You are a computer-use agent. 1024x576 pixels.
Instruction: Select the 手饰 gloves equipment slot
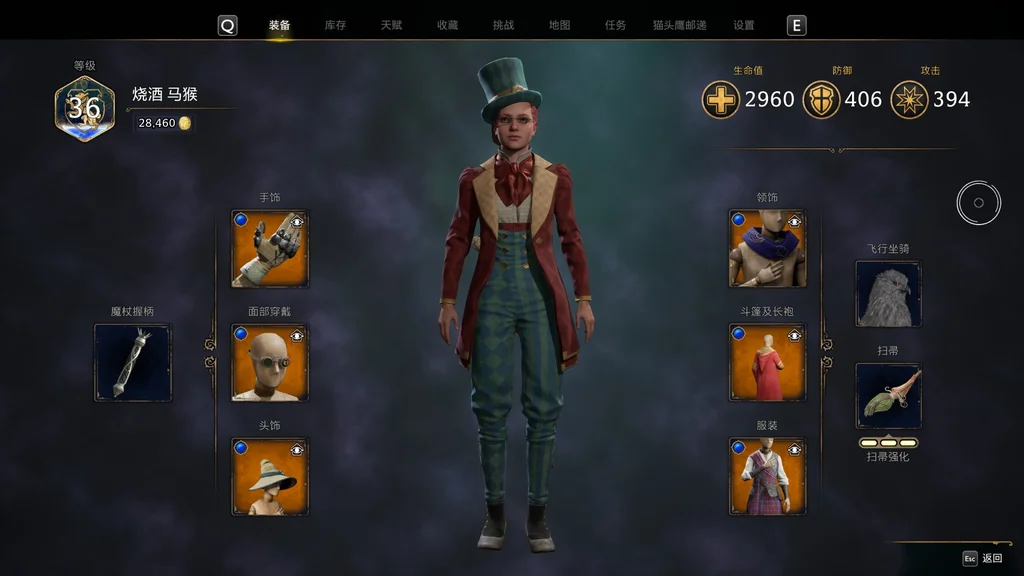270,248
